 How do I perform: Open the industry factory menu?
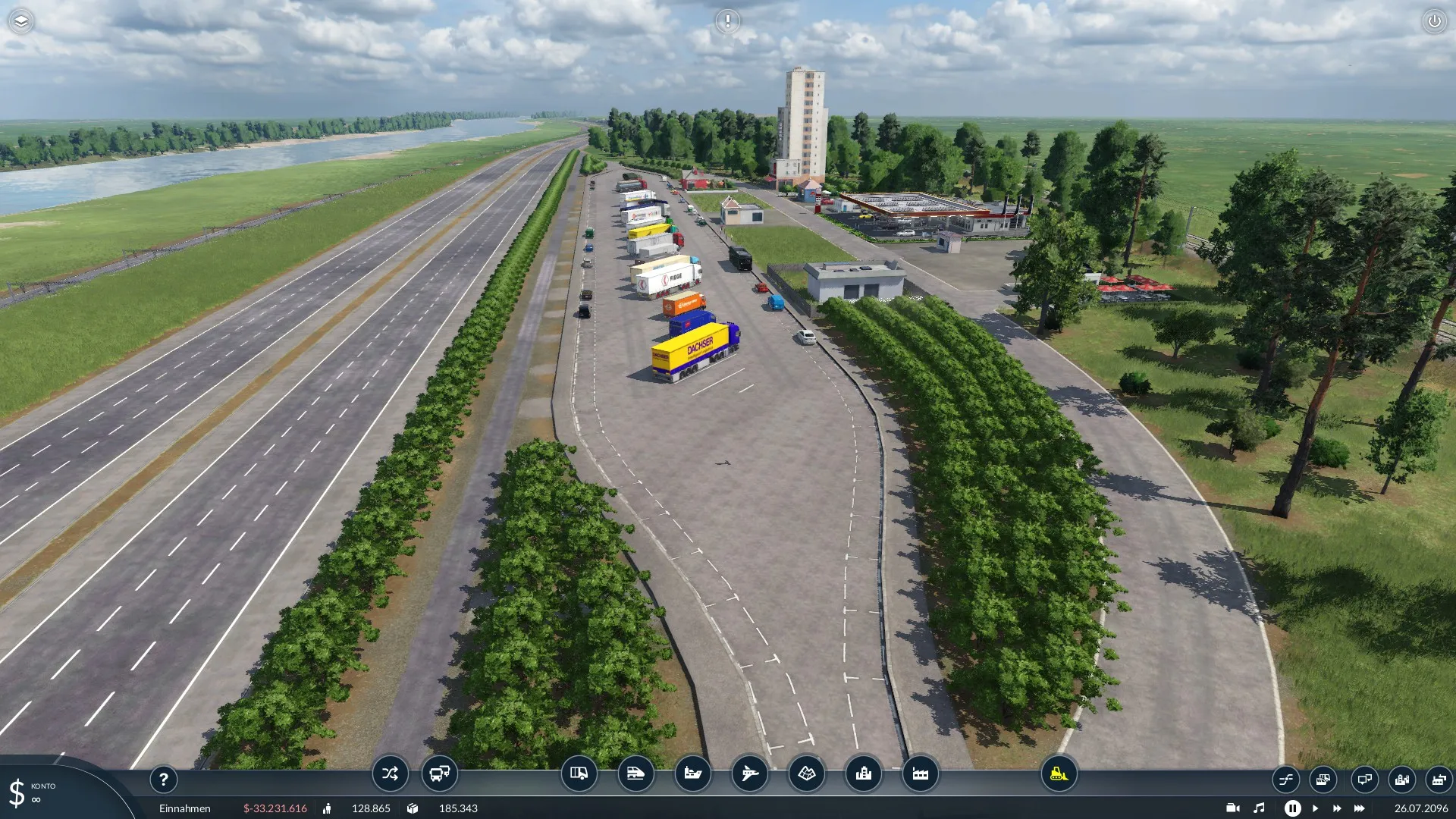tap(920, 773)
